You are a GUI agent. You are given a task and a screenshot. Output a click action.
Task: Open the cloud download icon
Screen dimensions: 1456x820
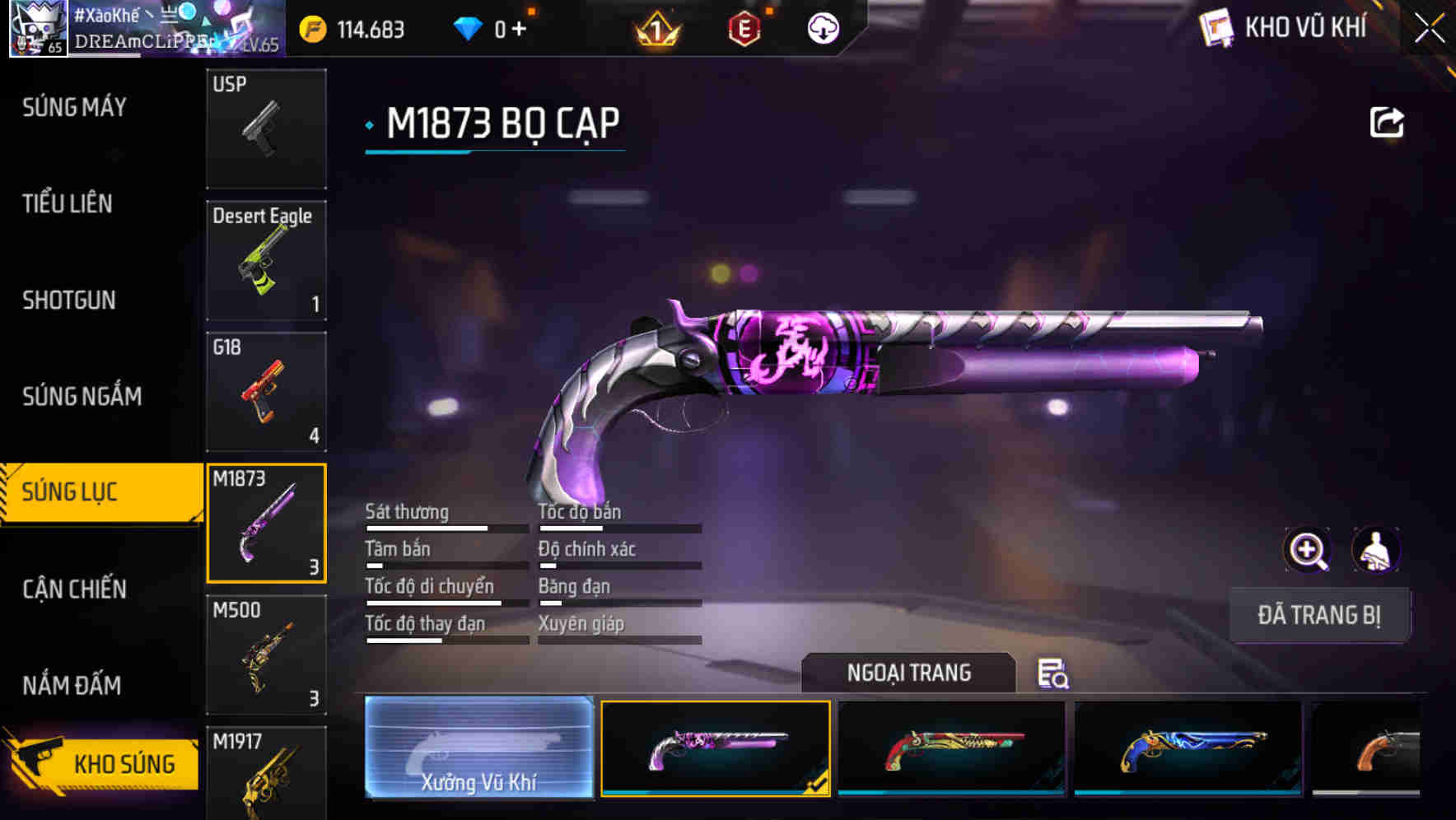click(824, 27)
